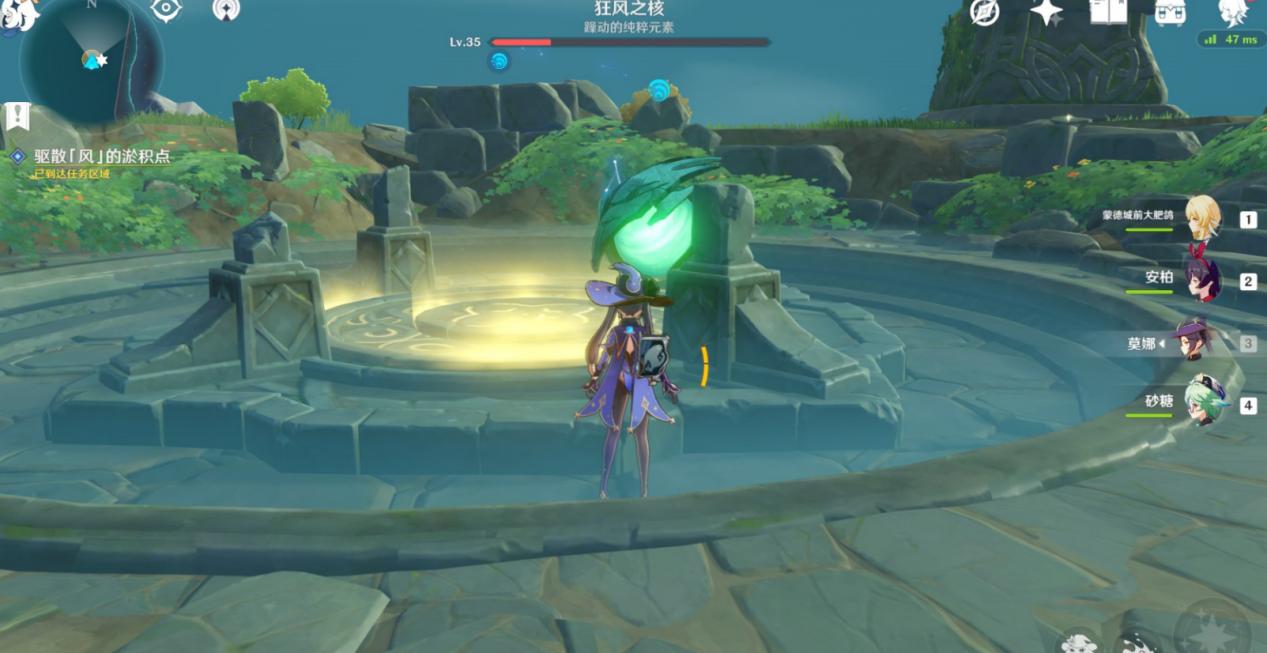Viewport: 1267px width, 653px height.
Task: Open the adventurer handbook book icon
Action: point(1107,12)
